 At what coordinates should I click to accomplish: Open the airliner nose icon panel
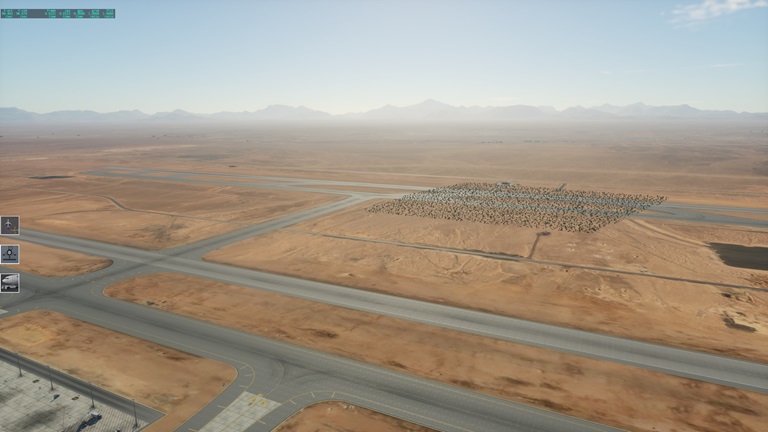point(10,283)
